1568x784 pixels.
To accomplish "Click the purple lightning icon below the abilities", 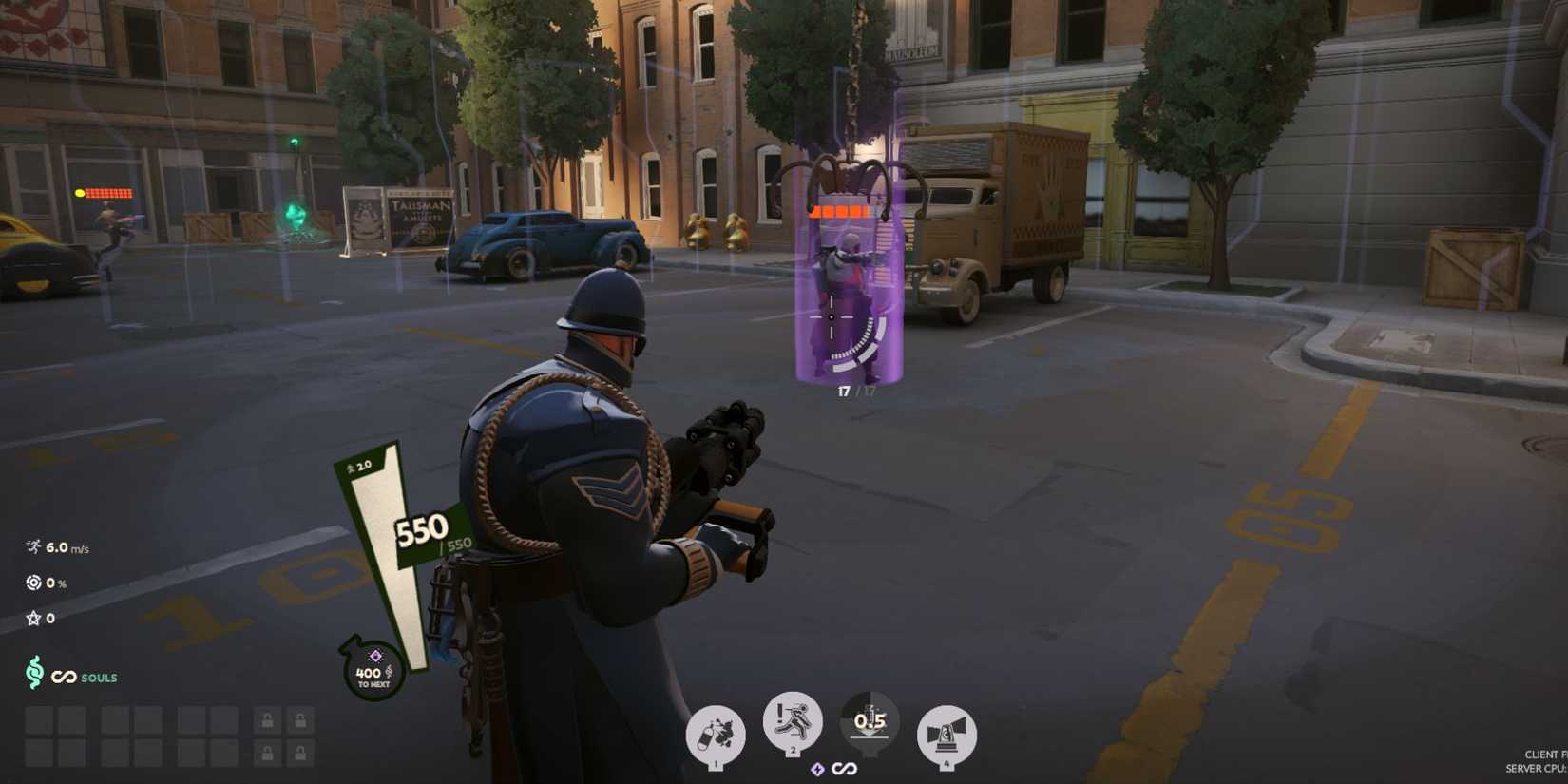I will 817,768.
